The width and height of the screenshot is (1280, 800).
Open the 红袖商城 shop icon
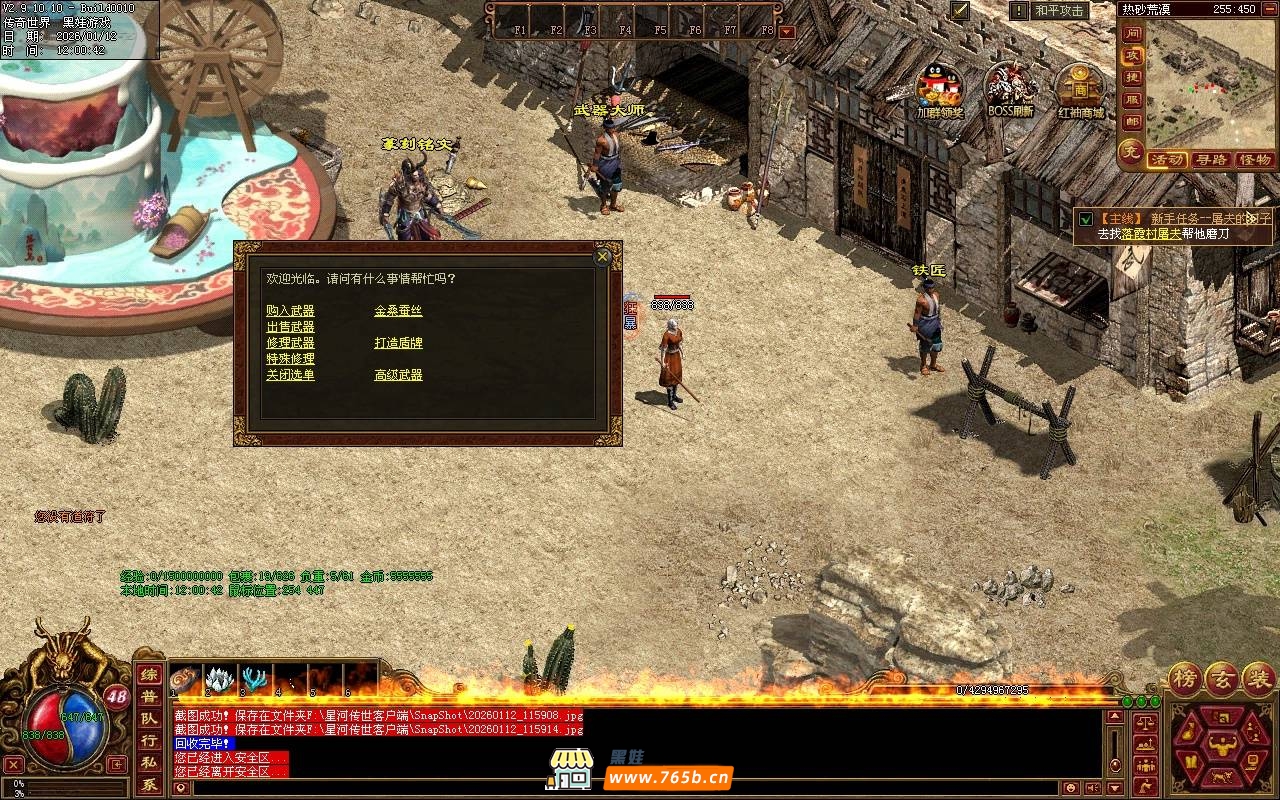(1080, 86)
